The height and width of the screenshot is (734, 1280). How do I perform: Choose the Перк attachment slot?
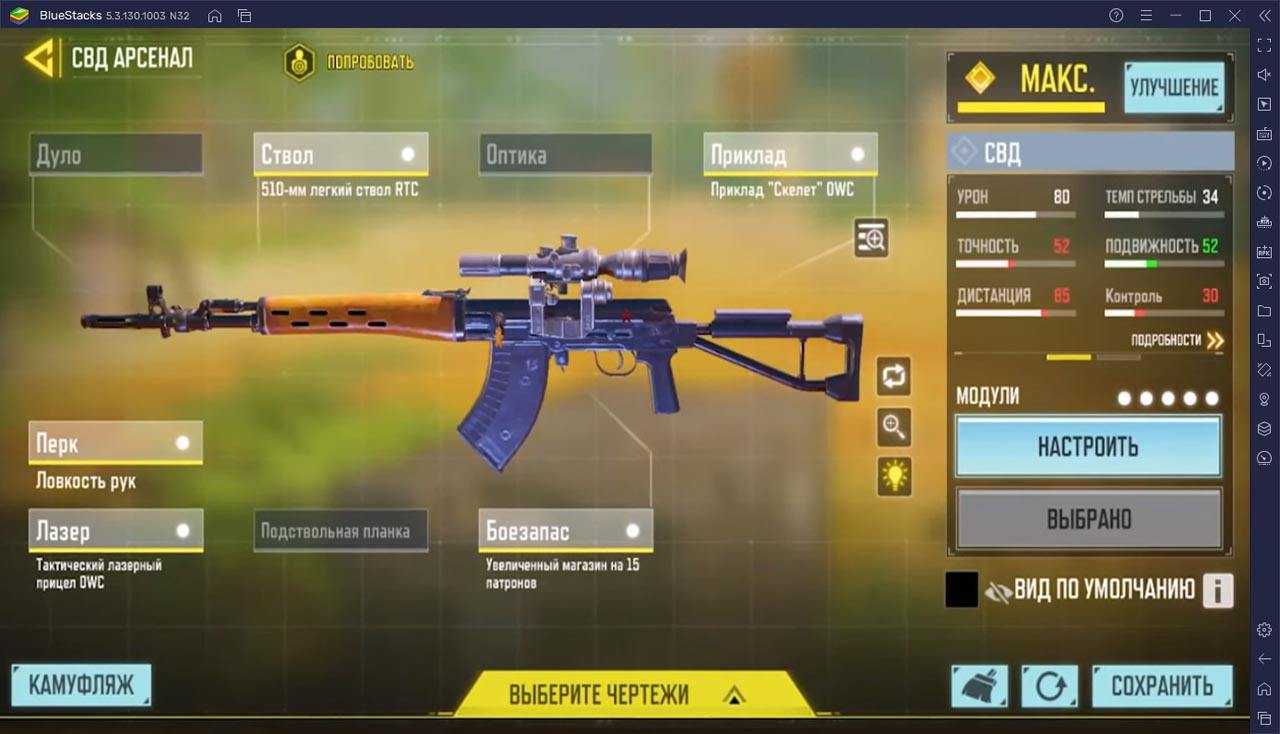coord(116,443)
